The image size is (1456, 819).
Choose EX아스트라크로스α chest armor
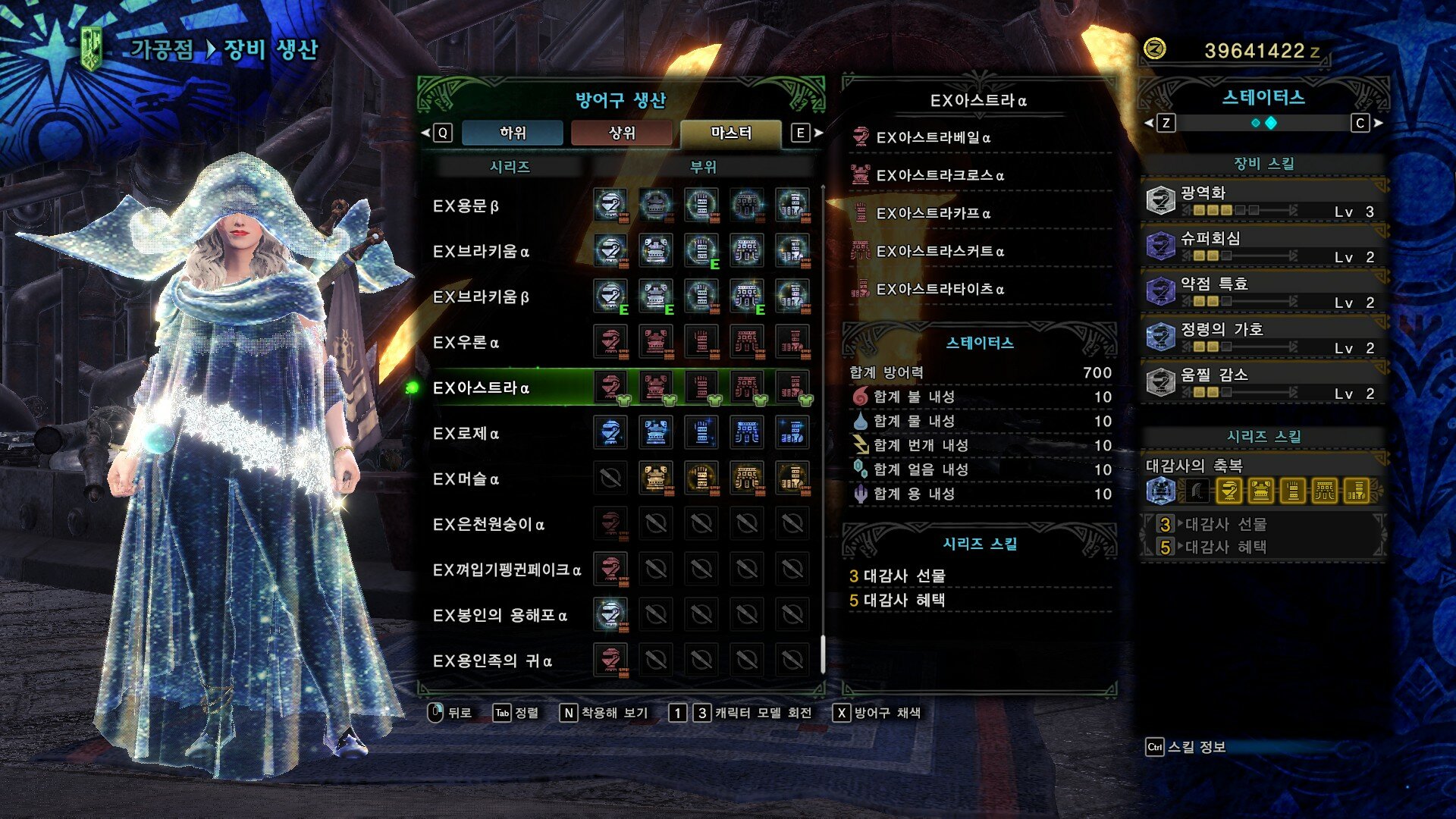[x=940, y=176]
